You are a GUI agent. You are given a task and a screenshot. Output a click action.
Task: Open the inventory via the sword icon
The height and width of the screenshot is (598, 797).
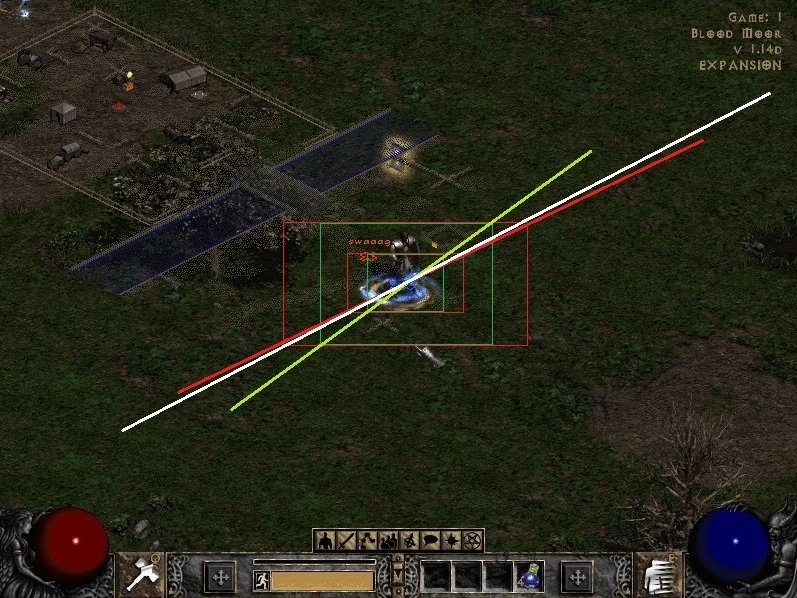345,541
